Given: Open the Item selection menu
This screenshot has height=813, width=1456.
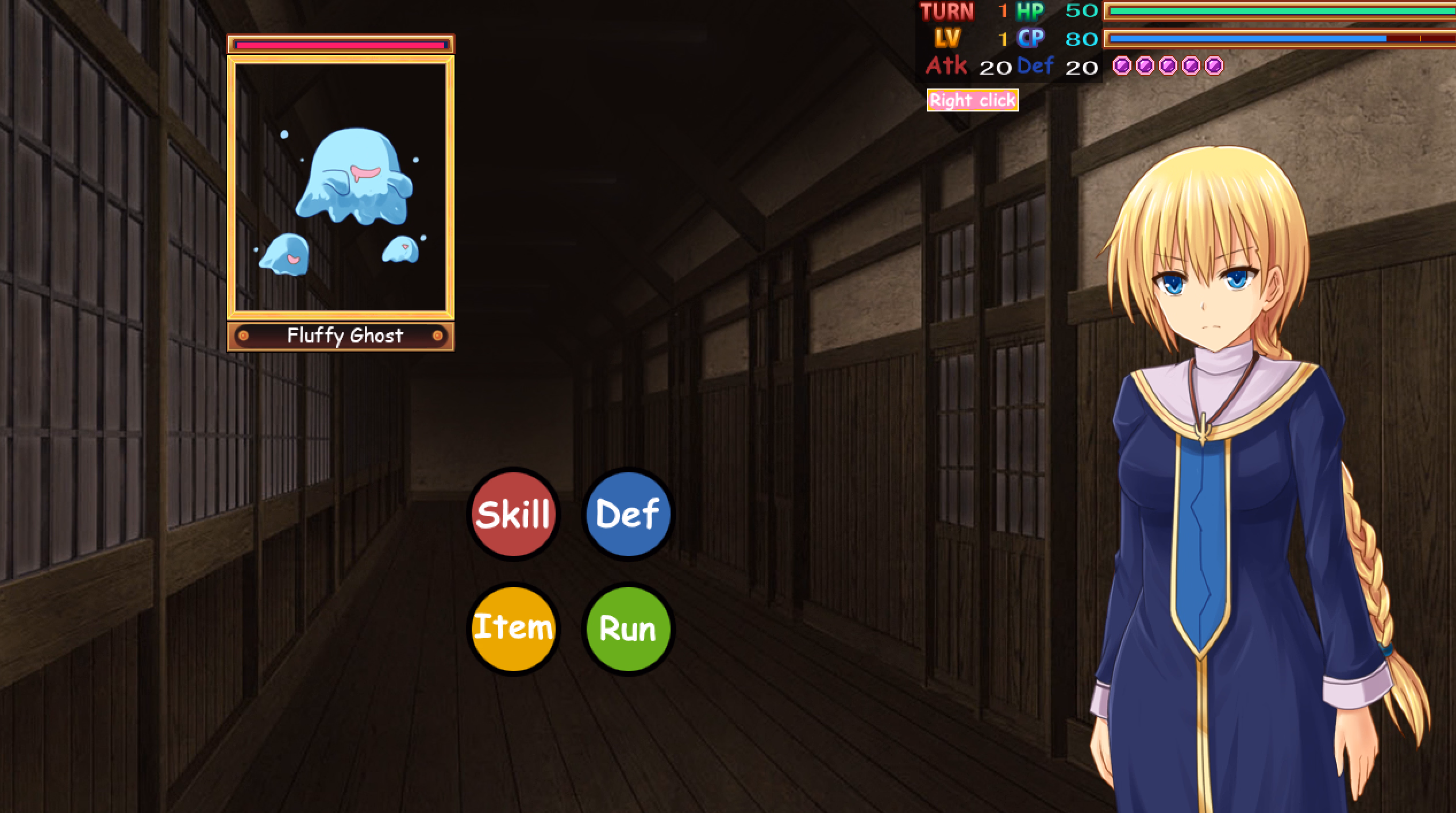Looking at the screenshot, I should (x=513, y=627).
